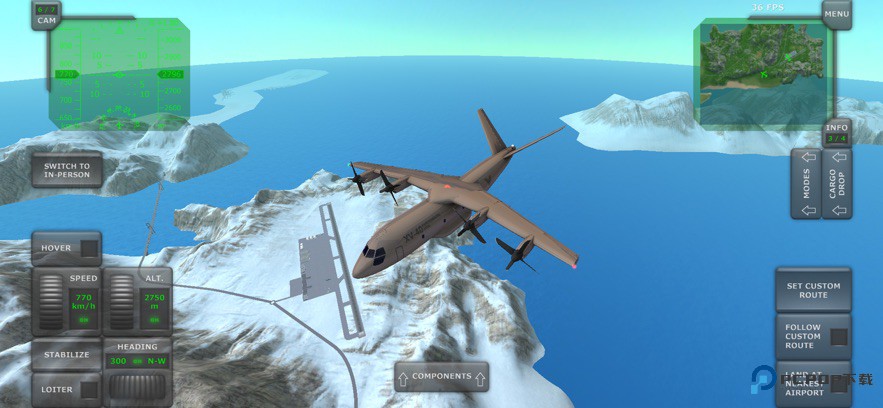Change the HEADING control
Screen dimensions: 883x408
pyautogui.click(x=138, y=372)
